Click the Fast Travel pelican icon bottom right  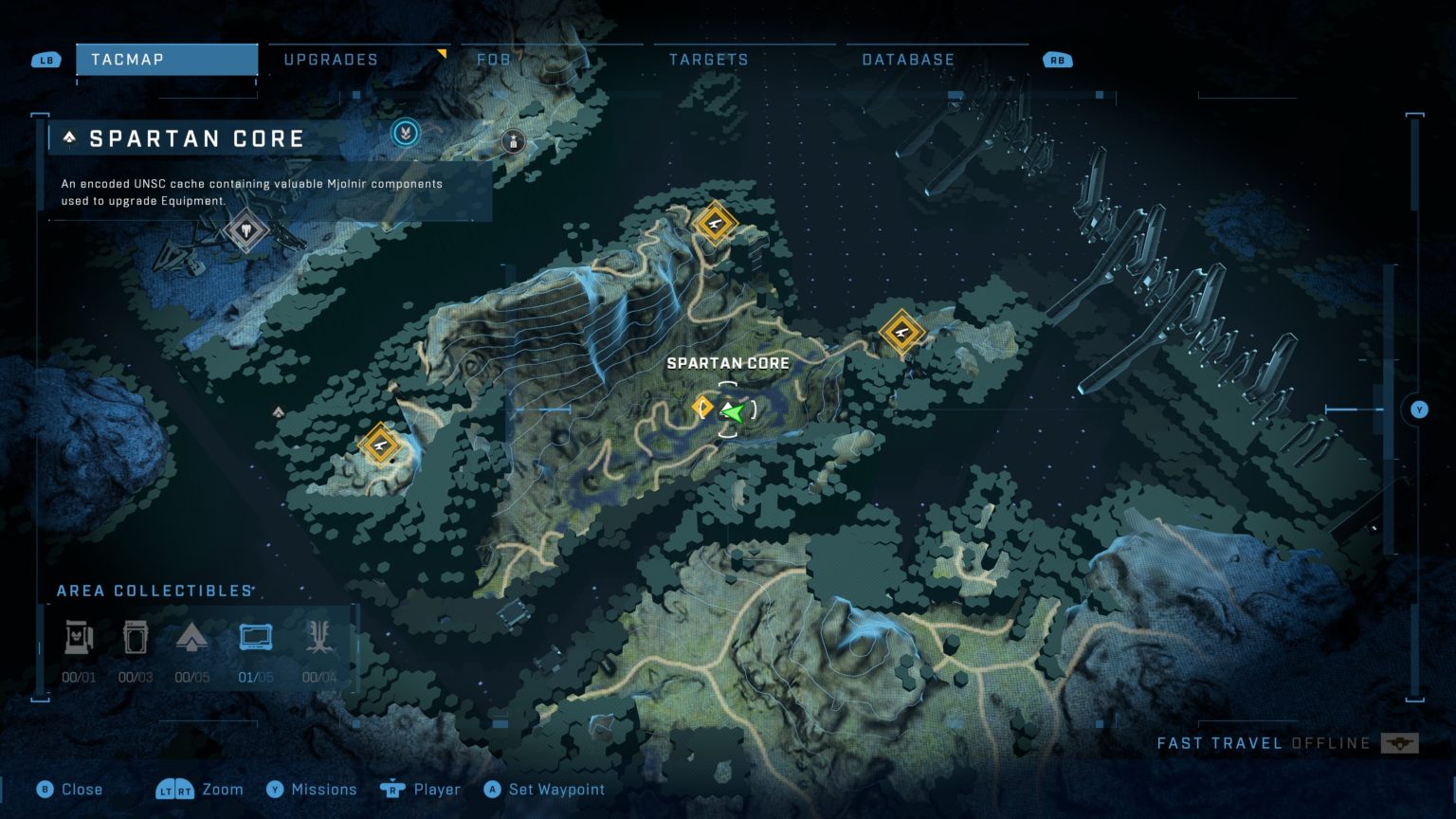pos(1398,743)
